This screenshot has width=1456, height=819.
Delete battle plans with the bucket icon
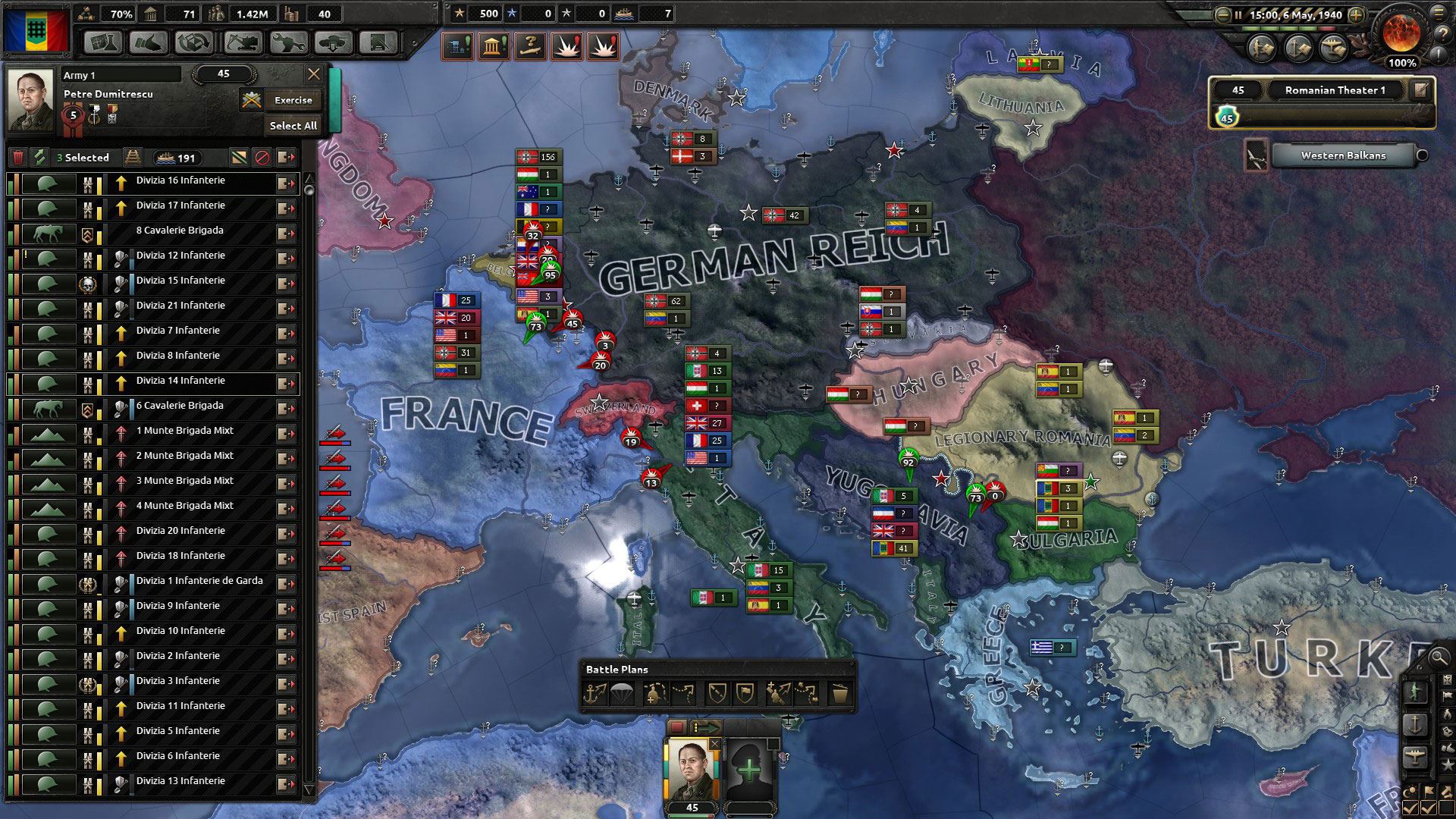pyautogui.click(x=839, y=693)
